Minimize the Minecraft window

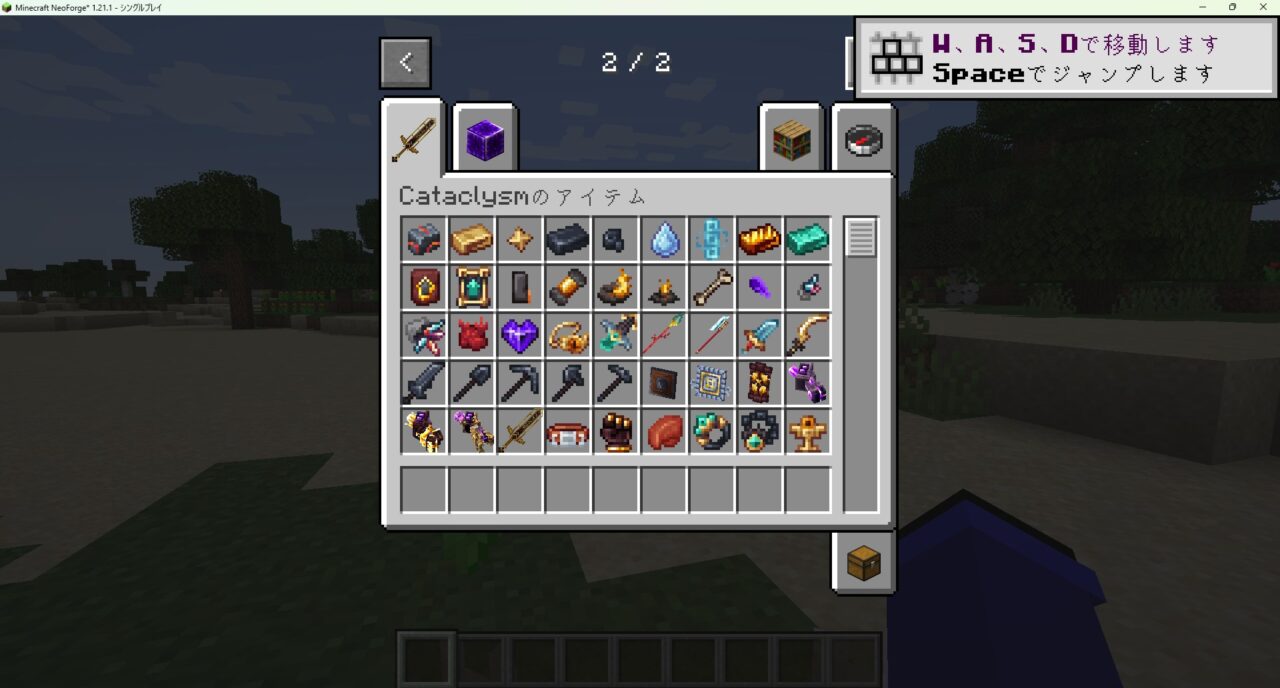pos(1203,7)
